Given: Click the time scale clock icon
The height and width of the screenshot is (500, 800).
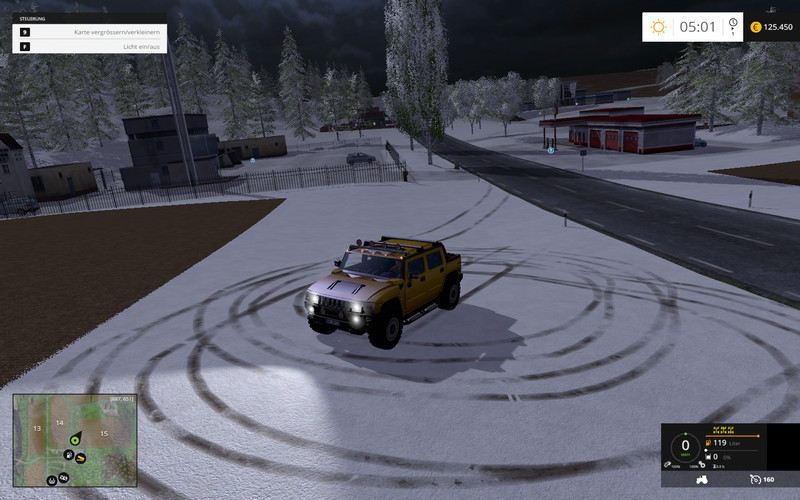Looking at the screenshot, I should [x=733, y=26].
